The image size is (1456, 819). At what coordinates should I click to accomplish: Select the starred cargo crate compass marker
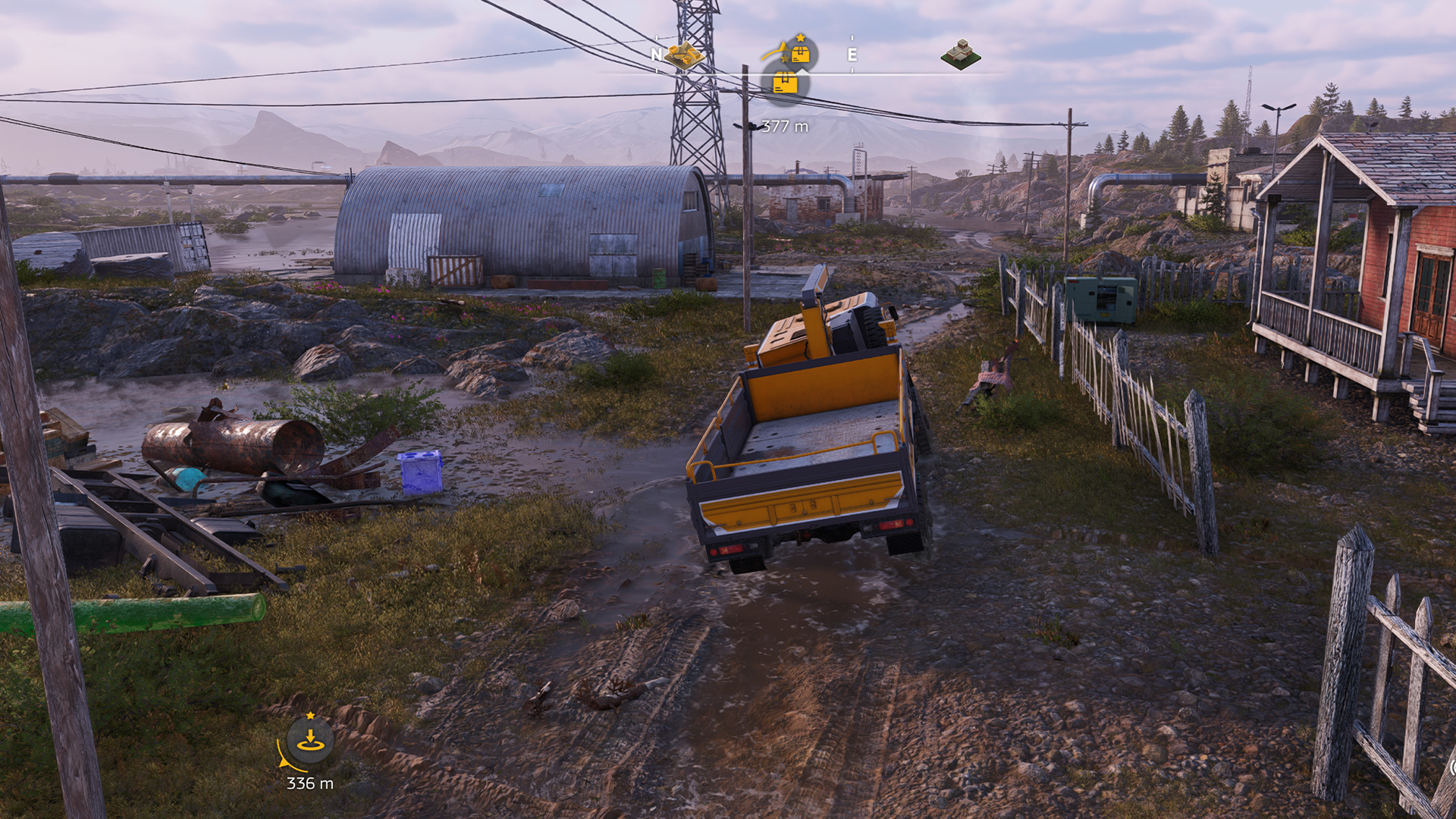(799, 52)
